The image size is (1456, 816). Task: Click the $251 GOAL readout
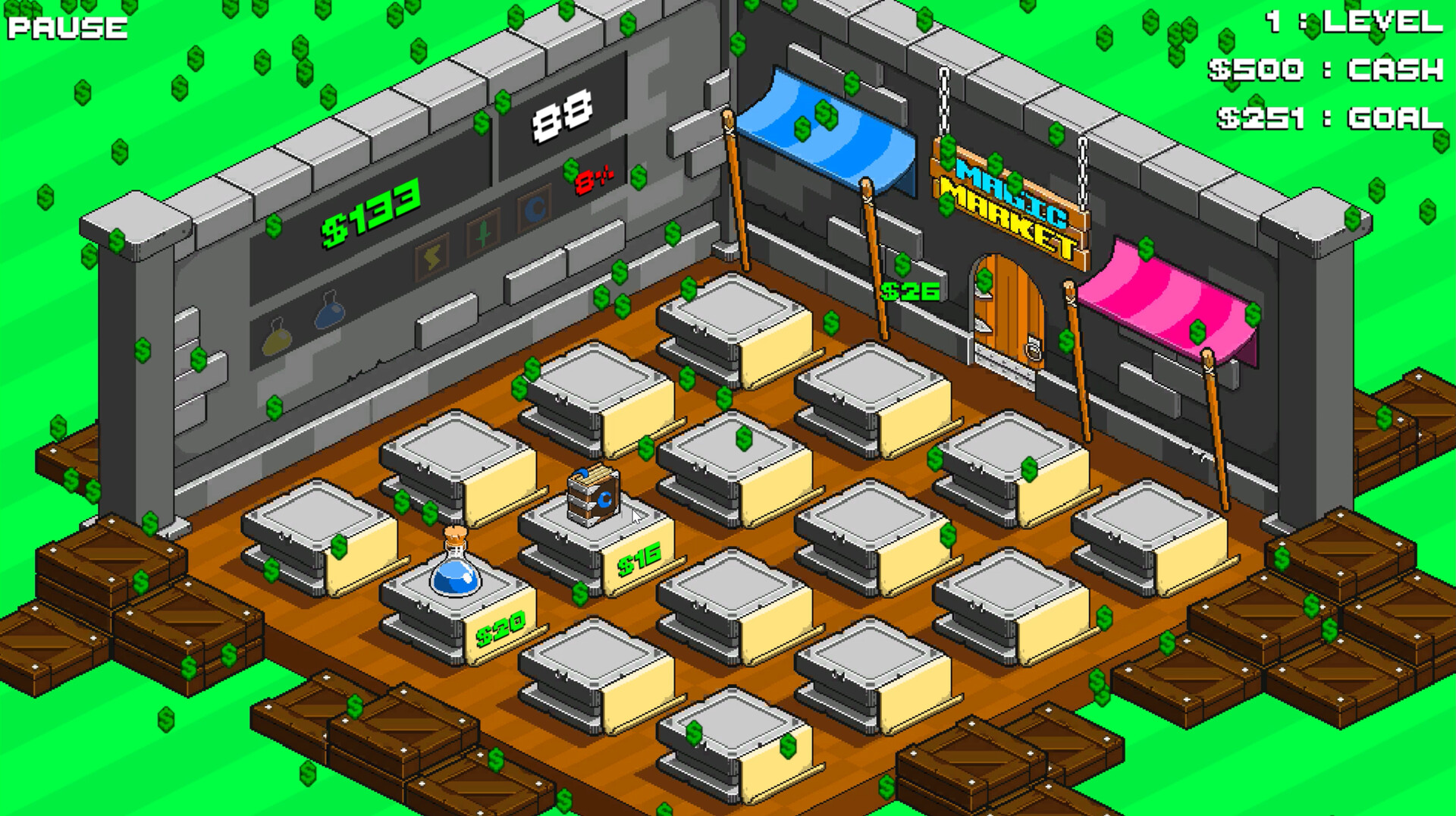(x=1327, y=118)
